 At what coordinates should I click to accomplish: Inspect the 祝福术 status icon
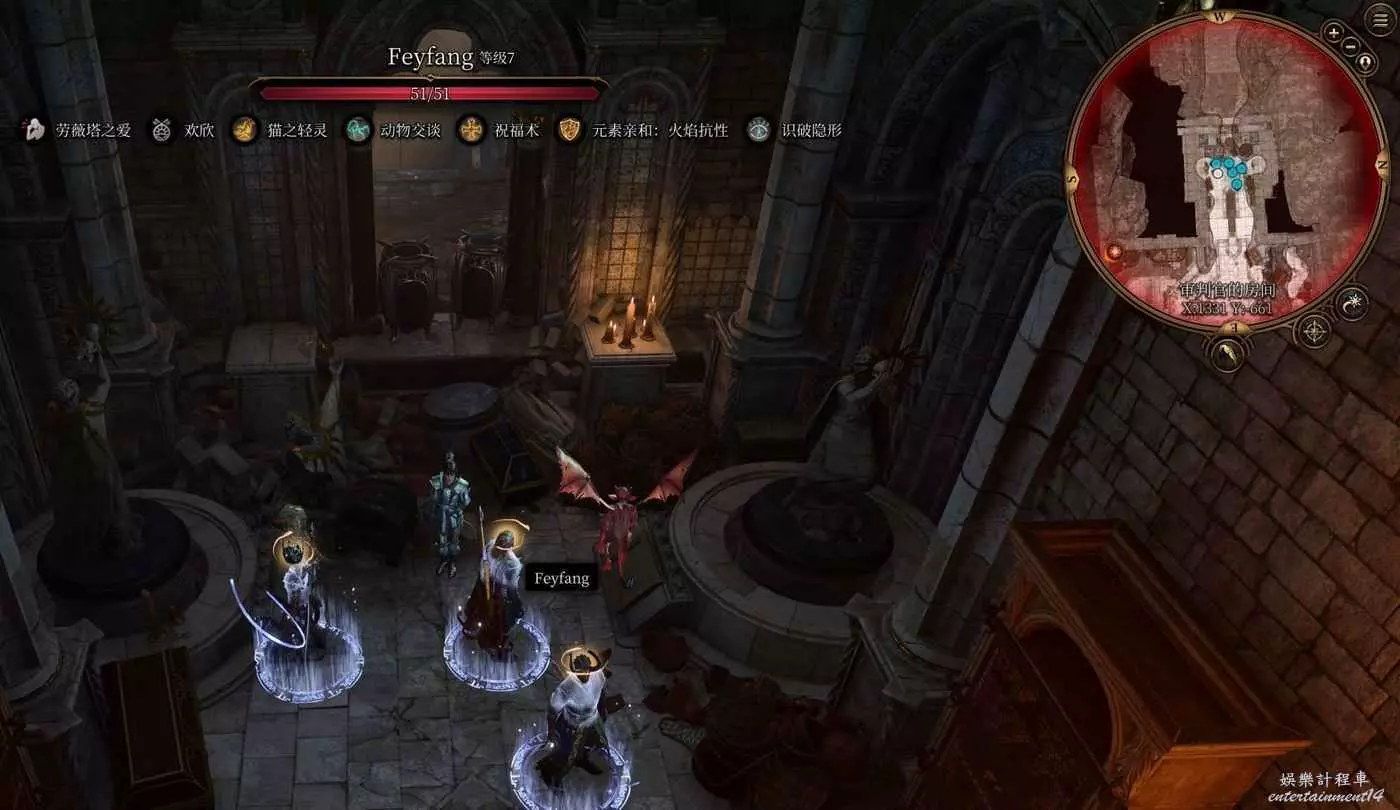[x=470, y=130]
